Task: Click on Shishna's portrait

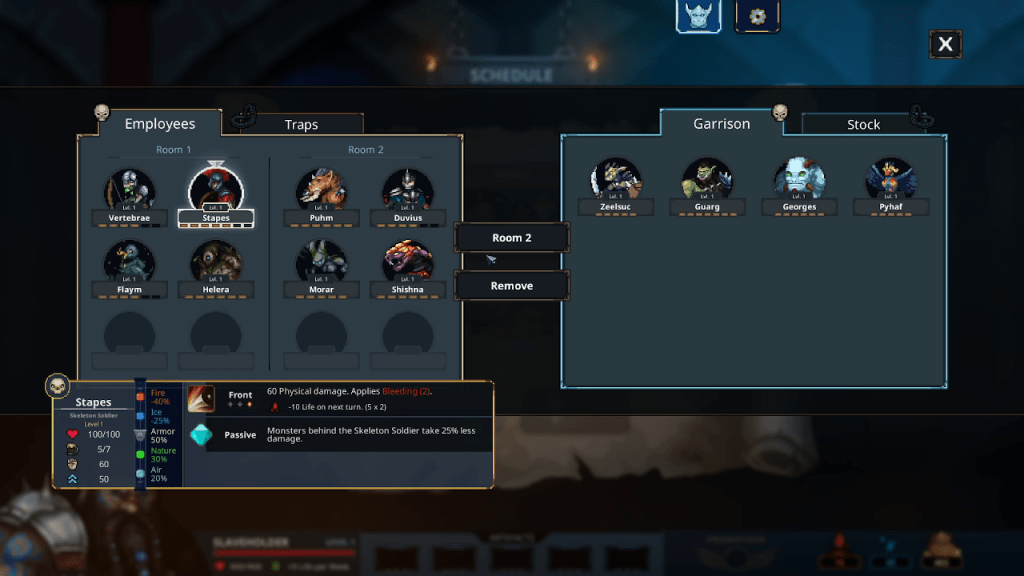Action: click(x=408, y=262)
